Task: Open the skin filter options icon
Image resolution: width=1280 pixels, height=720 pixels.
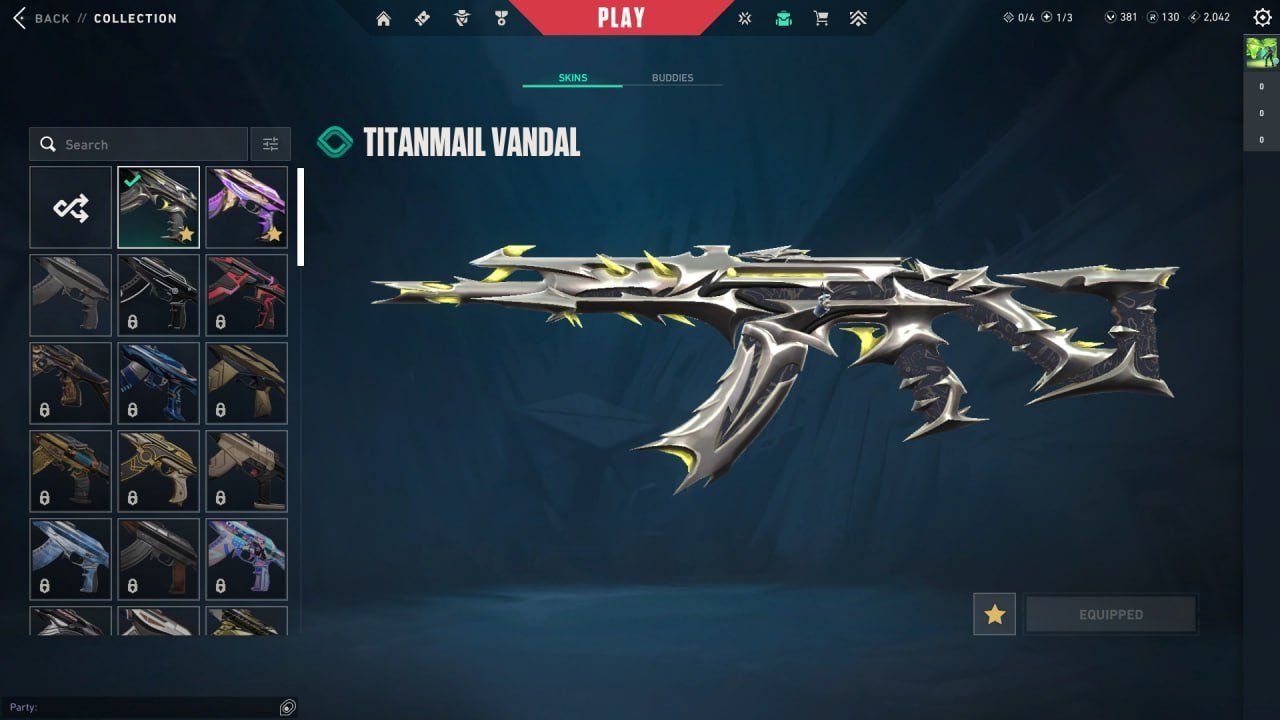Action: point(270,143)
